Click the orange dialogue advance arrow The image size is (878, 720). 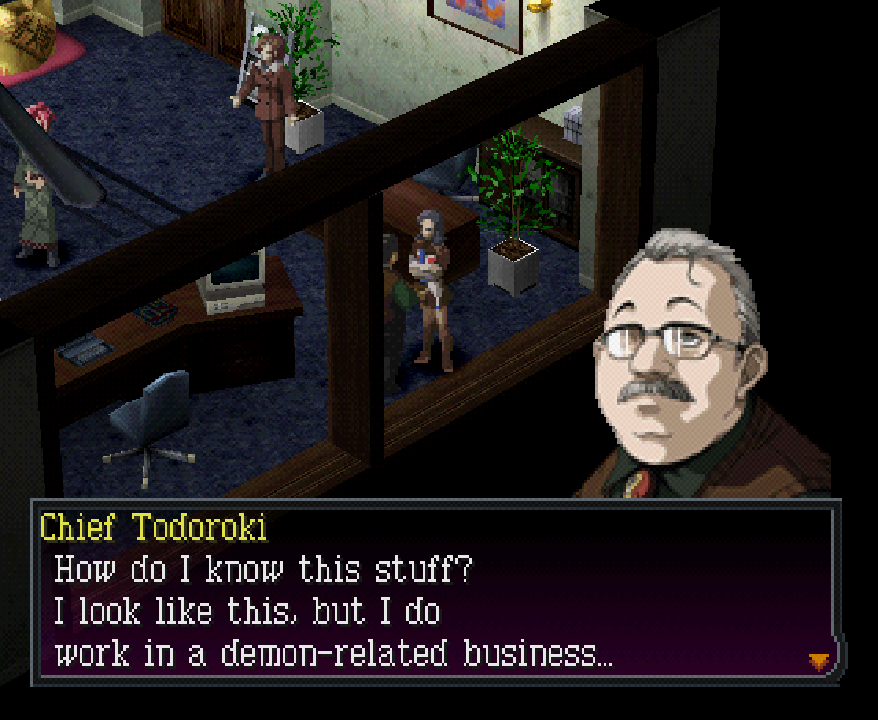click(819, 660)
